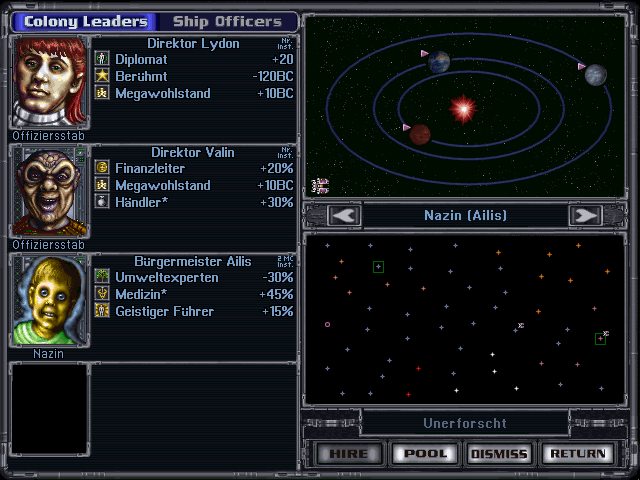This screenshot has width=640, height=480.
Task: Click the empty fourth leader slot
Action: click(x=50, y=408)
